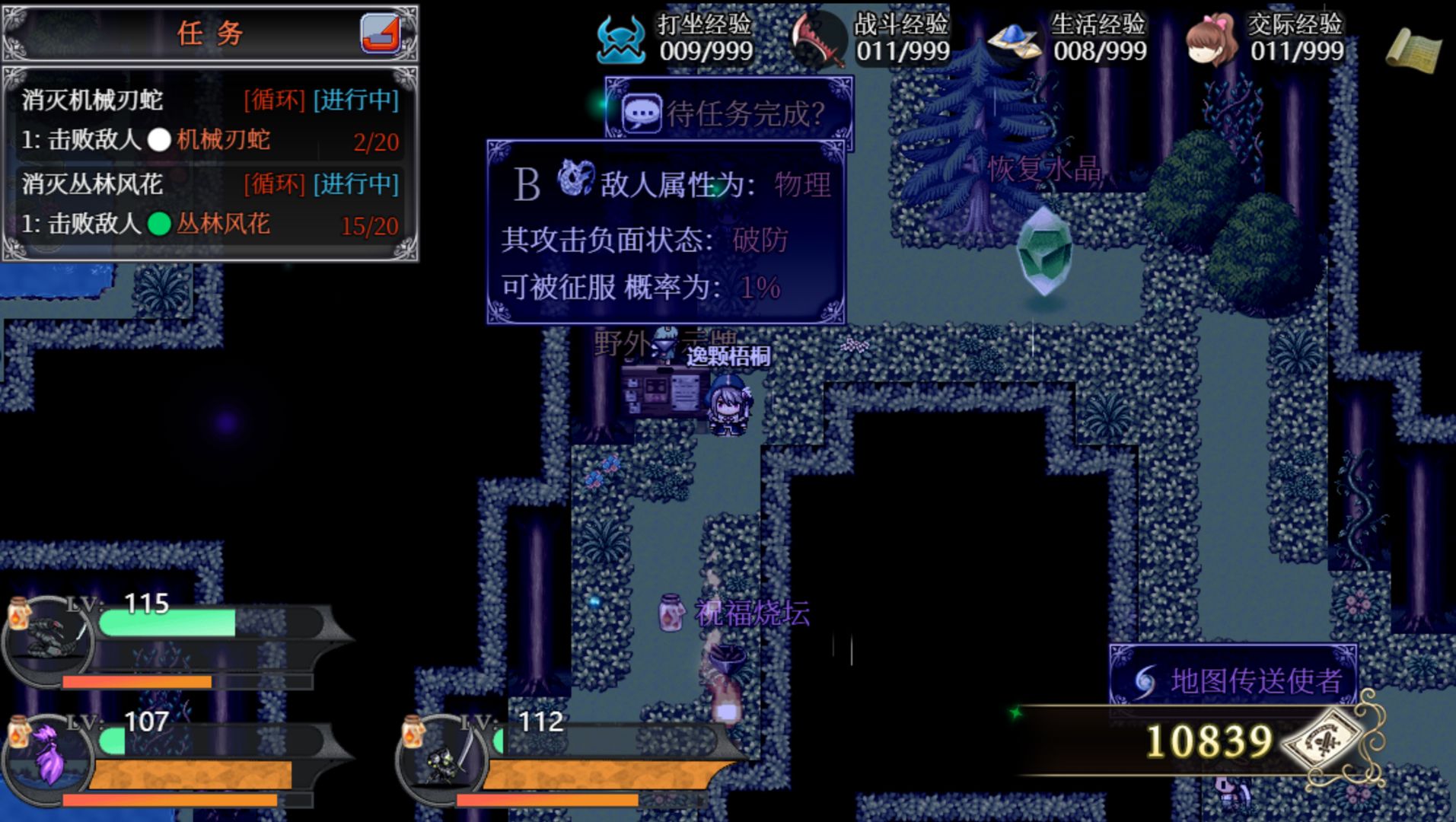The height and width of the screenshot is (822, 1456).
Task: Open the yellow scroll map icon
Action: click(1414, 50)
